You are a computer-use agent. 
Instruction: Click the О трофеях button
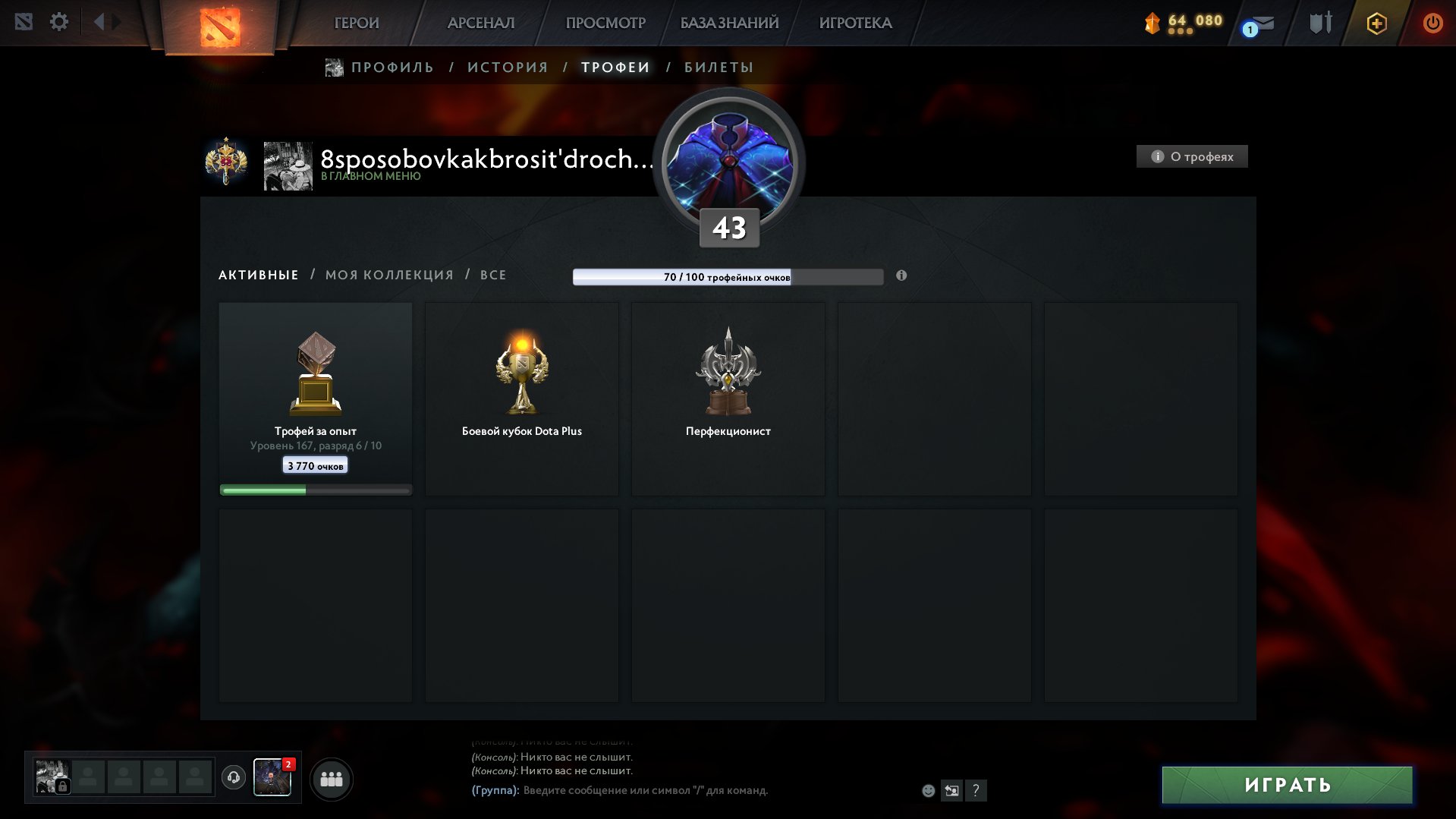pos(1191,156)
